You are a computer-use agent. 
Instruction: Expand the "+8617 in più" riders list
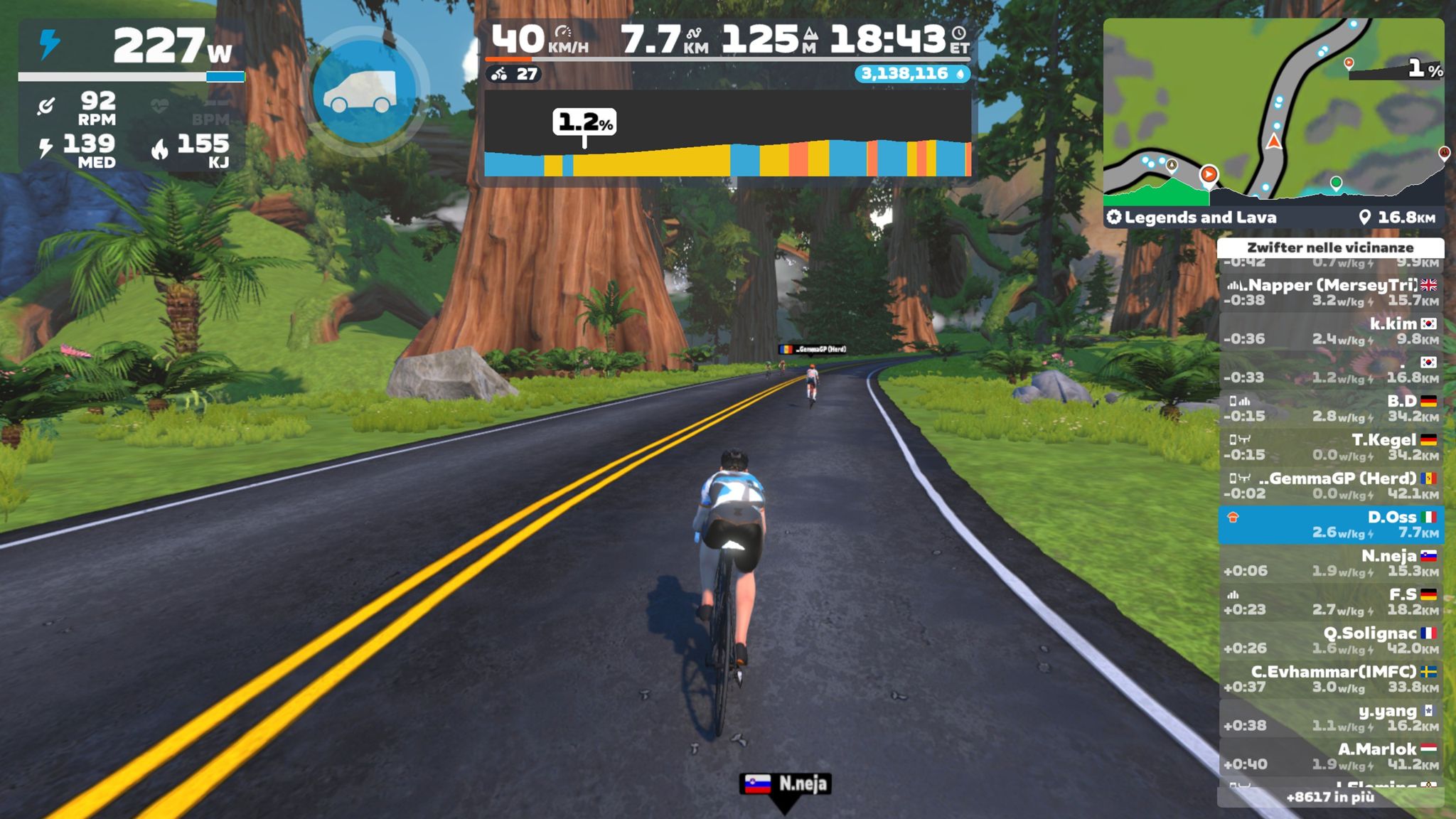coord(1330,797)
